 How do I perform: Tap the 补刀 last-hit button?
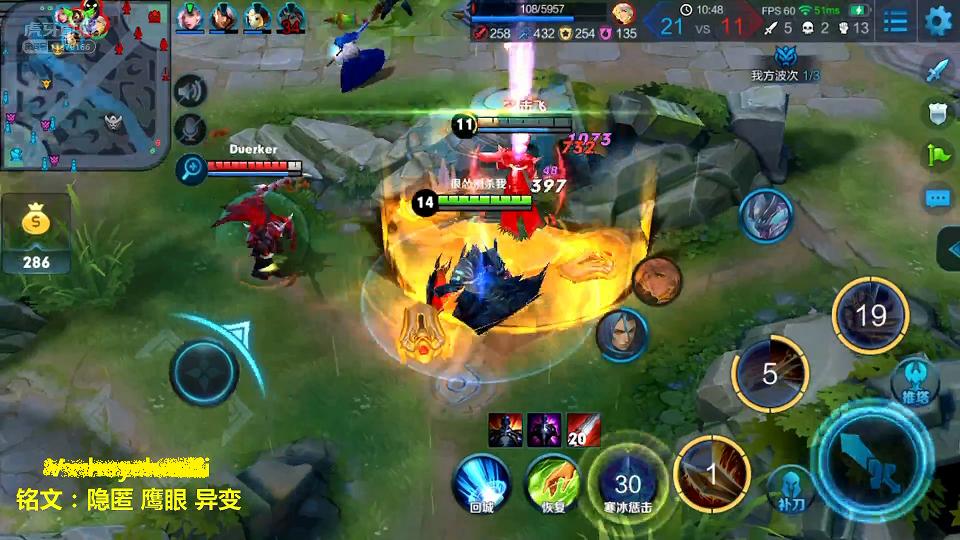tap(790, 487)
